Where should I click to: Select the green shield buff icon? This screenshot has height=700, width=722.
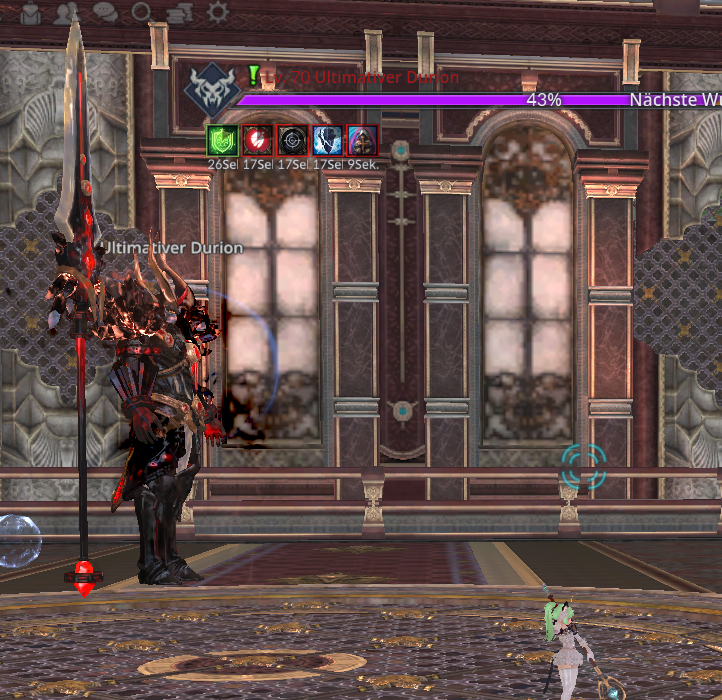220,140
